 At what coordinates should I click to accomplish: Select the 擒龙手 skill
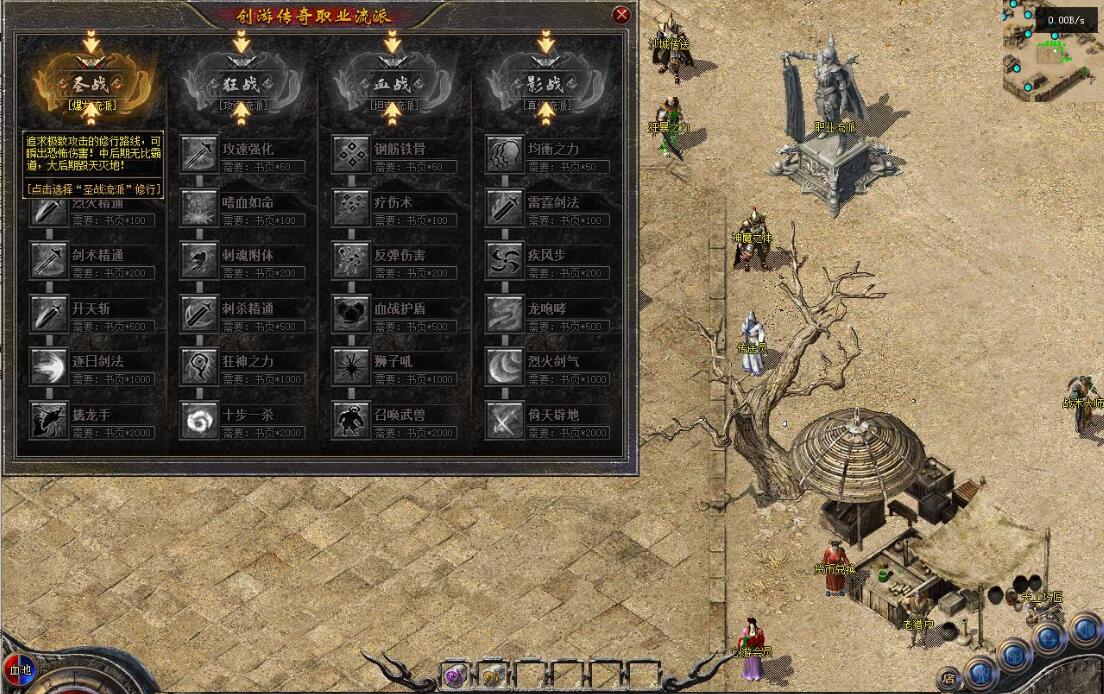click(48, 420)
